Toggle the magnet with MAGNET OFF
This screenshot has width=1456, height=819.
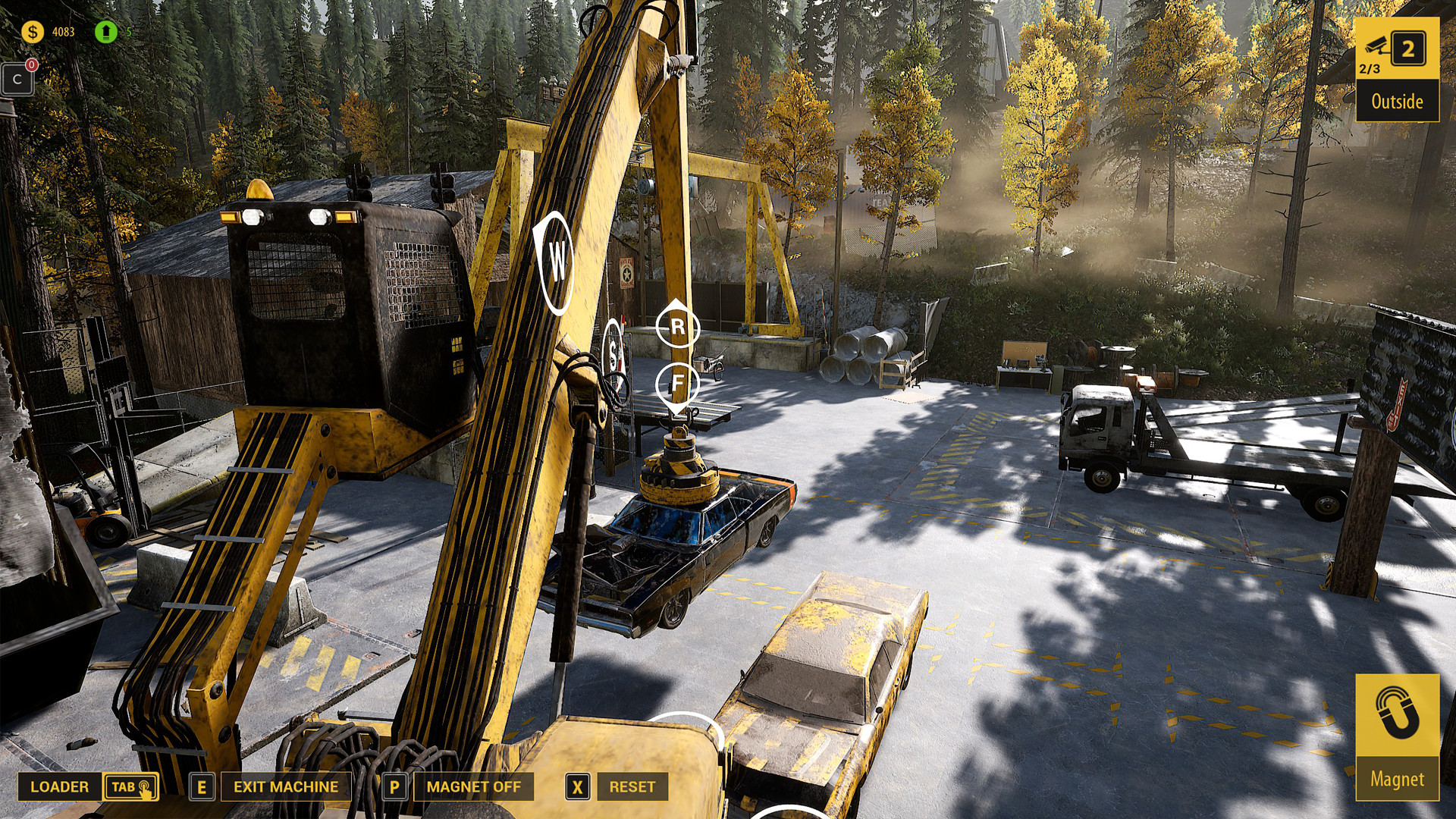pyautogui.click(x=473, y=787)
